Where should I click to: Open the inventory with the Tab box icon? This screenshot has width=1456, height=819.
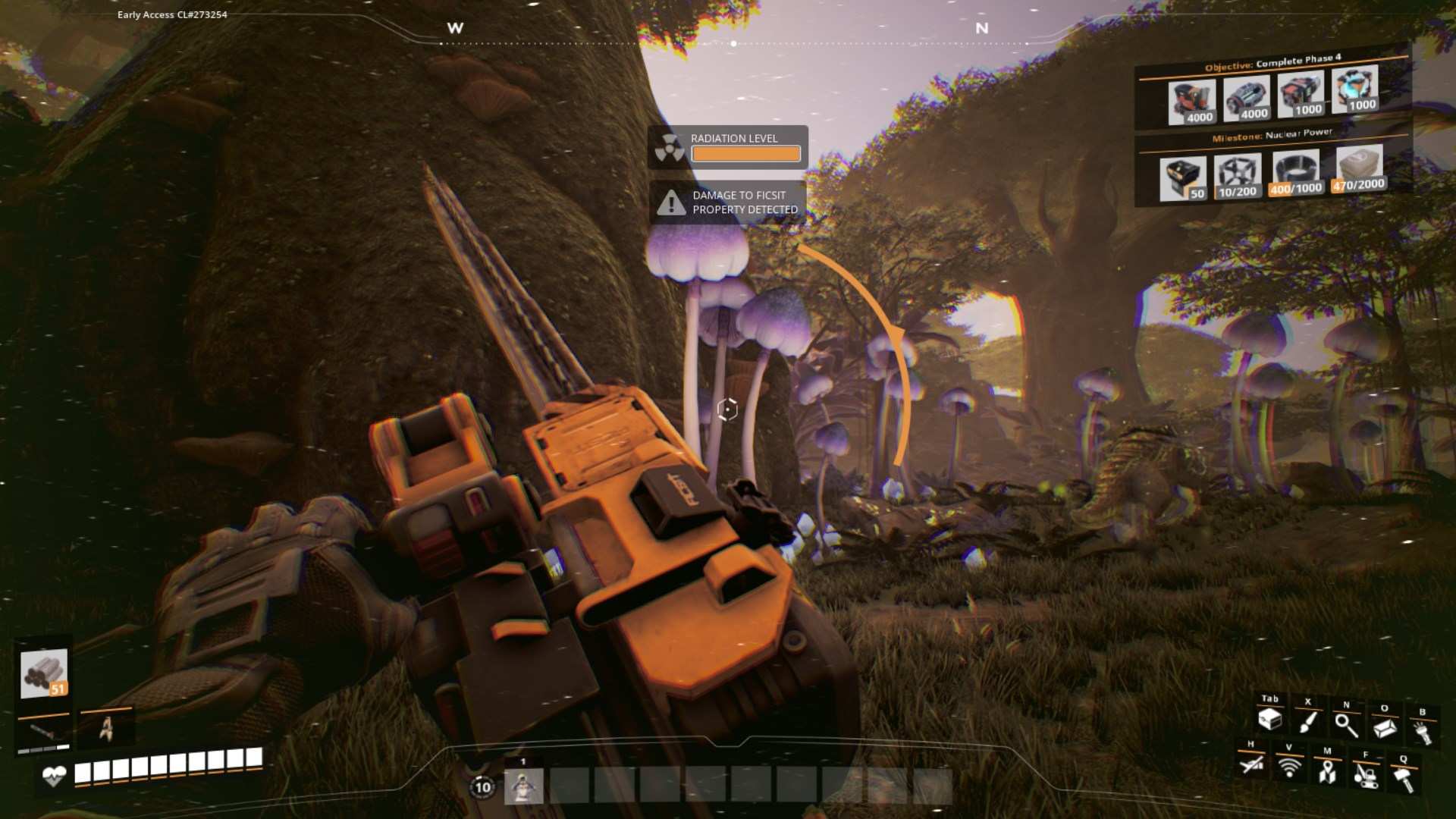[1270, 720]
